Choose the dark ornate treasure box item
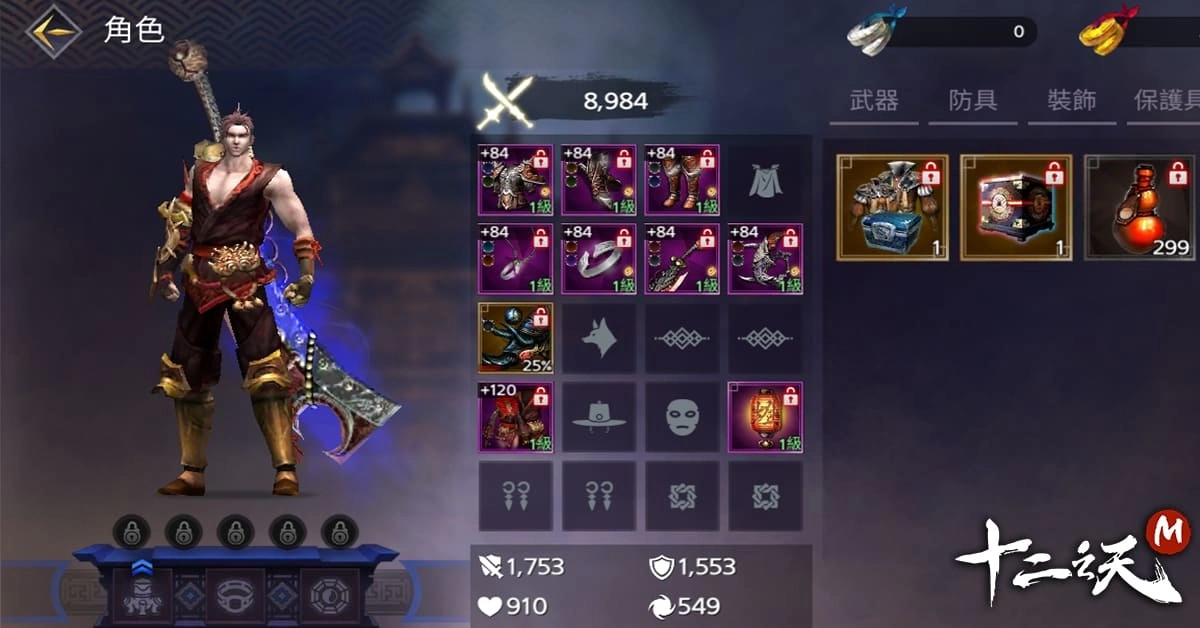This screenshot has width=1200, height=628. tap(1016, 207)
